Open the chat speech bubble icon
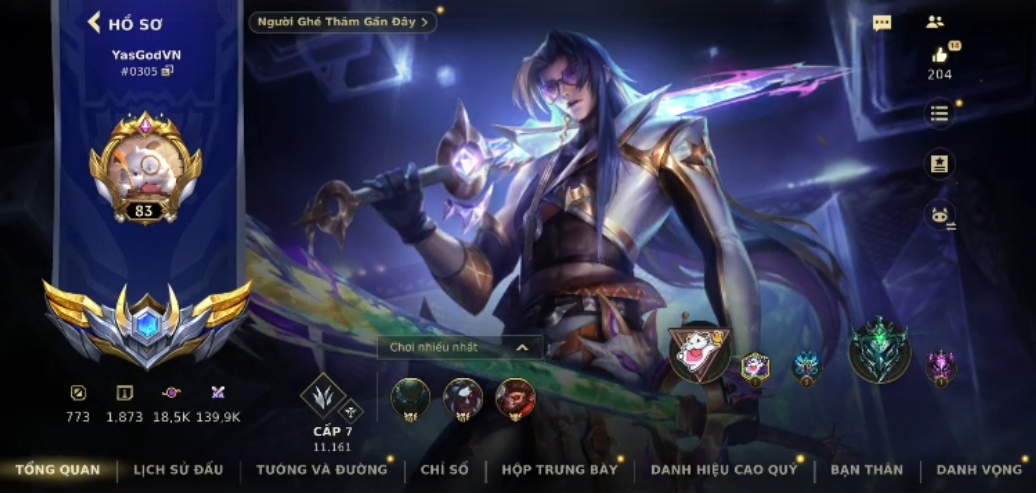This screenshot has height=493, width=1036. click(x=882, y=23)
